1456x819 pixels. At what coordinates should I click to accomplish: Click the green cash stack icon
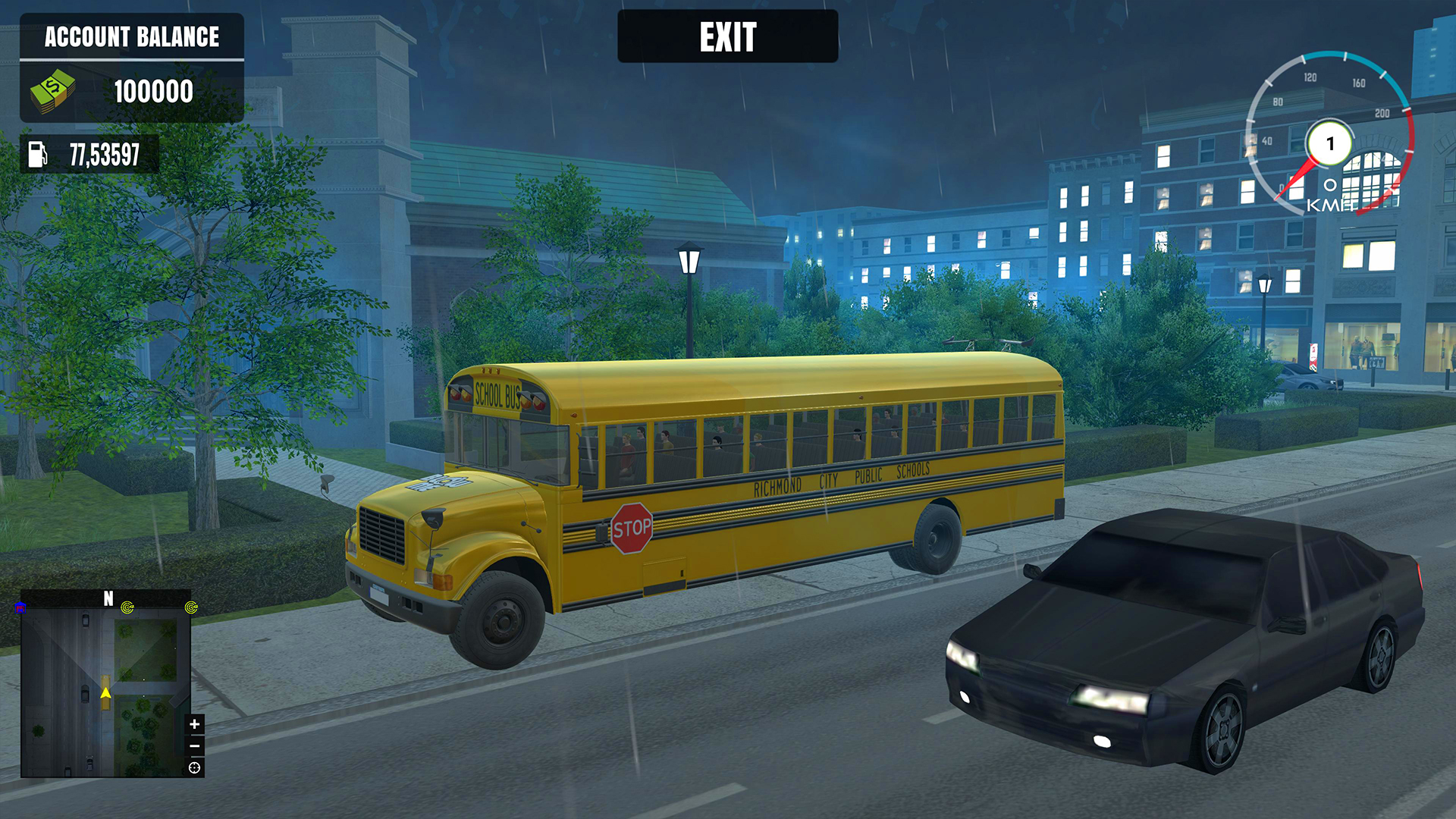click(x=52, y=92)
